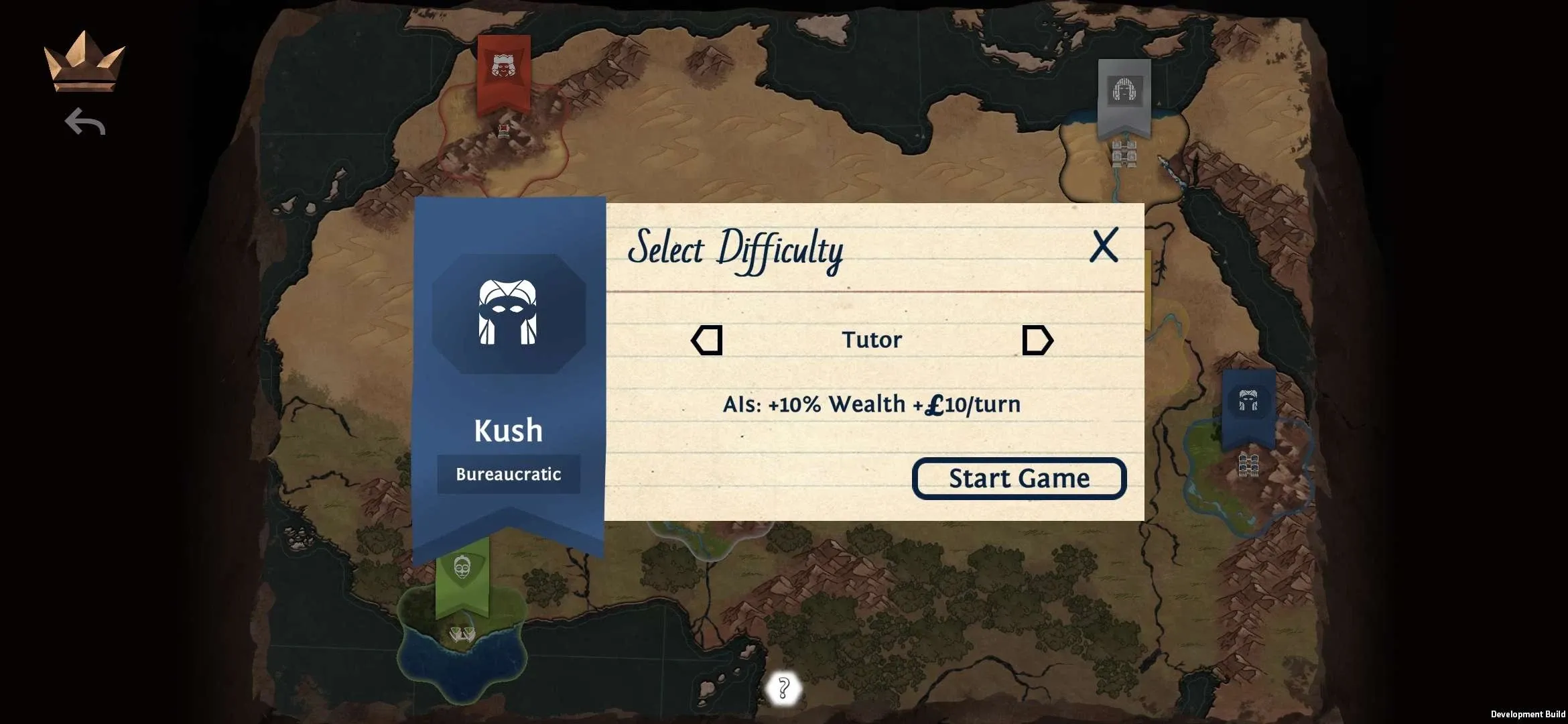The height and width of the screenshot is (724, 1568).
Task: Select the dark blue banner kingdom at right
Action: 1248,406
